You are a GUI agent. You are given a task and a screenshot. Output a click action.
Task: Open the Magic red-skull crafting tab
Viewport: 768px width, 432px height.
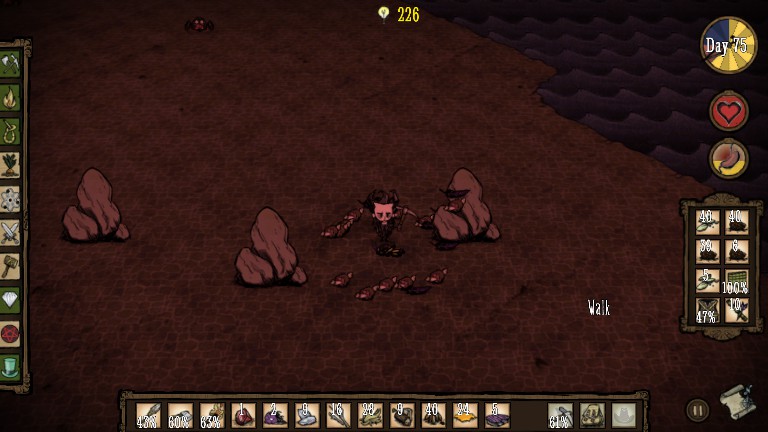click(11, 333)
